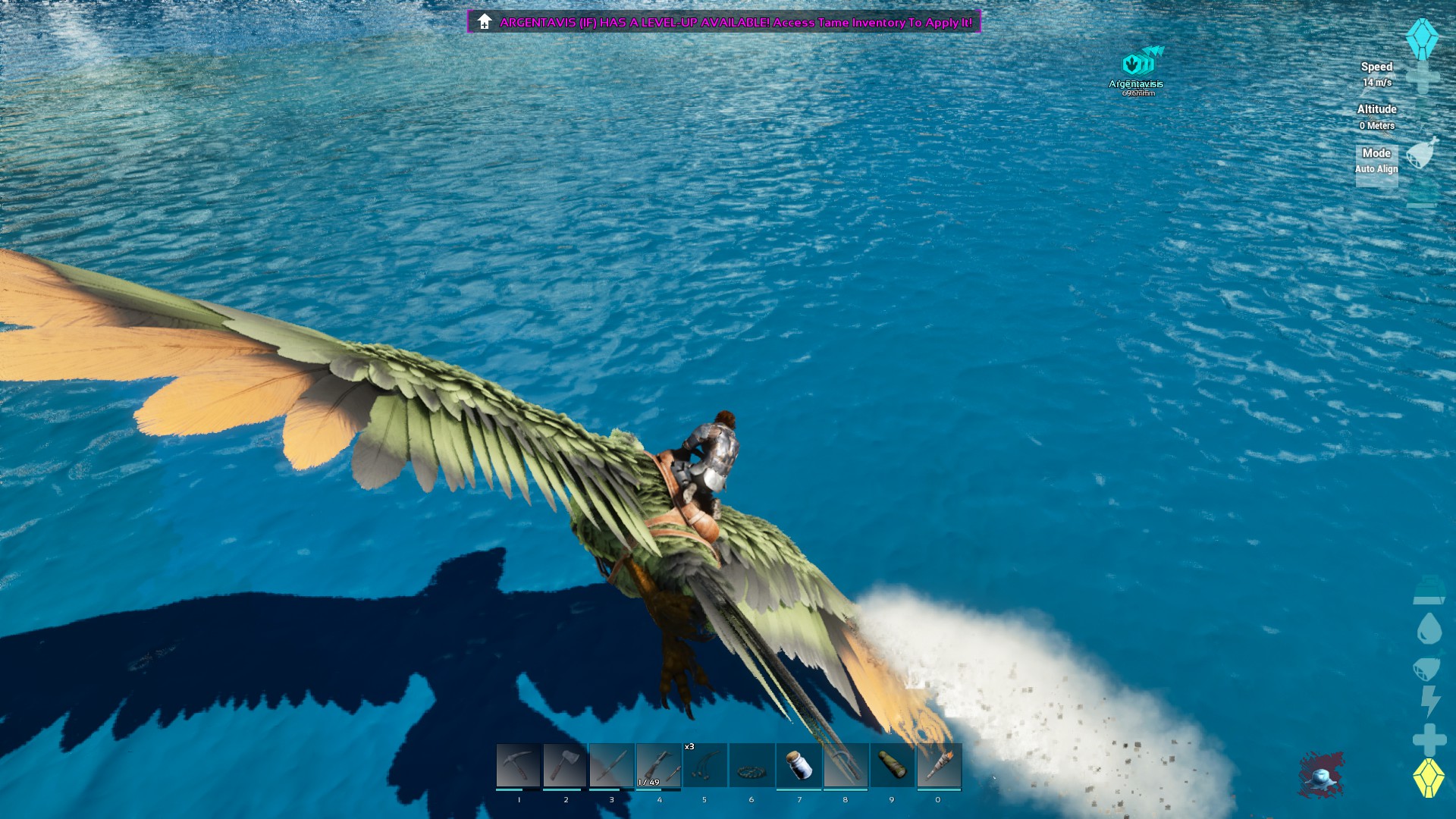The width and height of the screenshot is (1456, 819).
Task: Use the corked glass jar slot
Action: click(799, 766)
